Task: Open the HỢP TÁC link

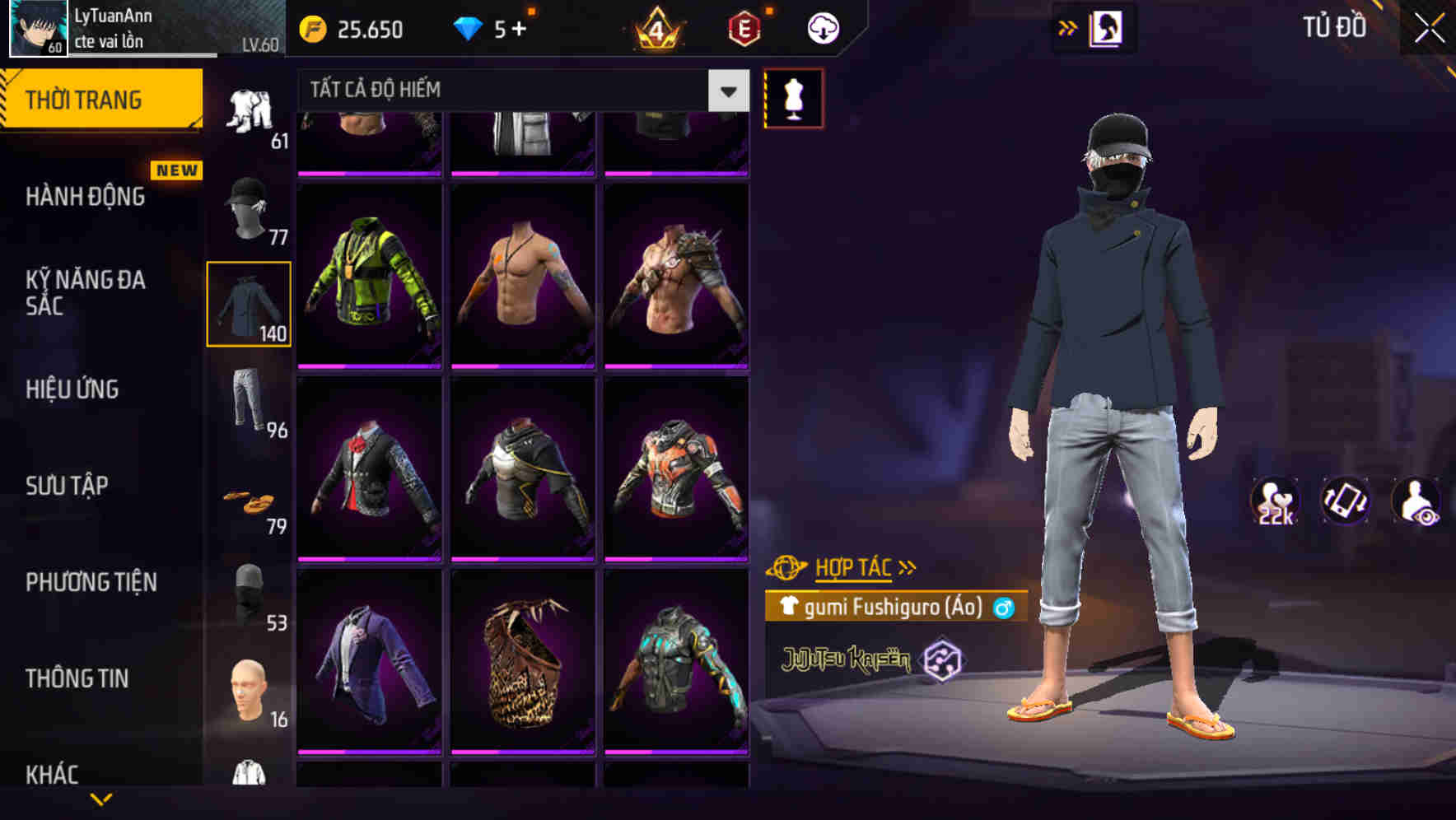Action: tap(853, 566)
